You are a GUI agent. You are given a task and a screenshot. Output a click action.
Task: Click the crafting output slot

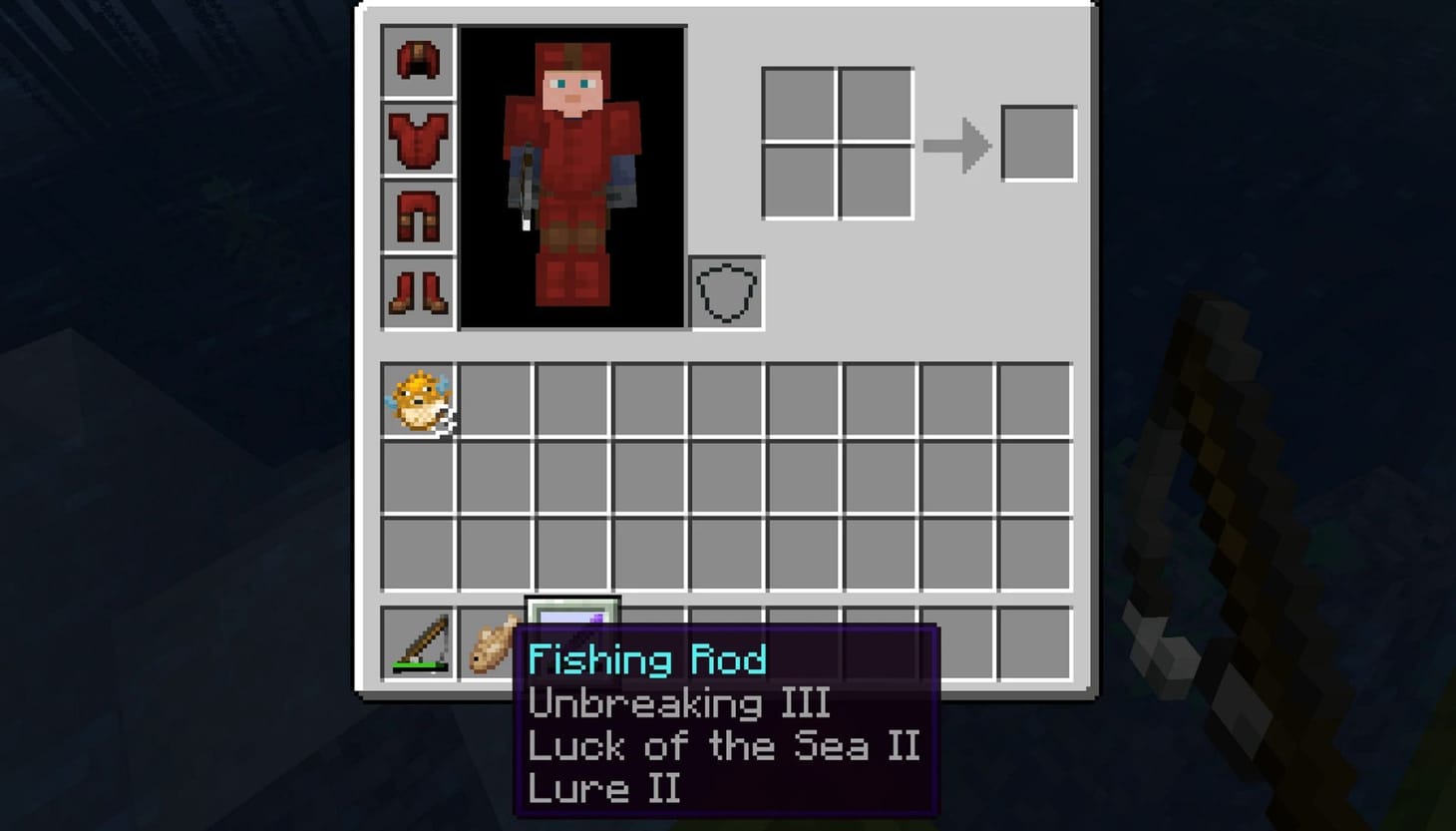click(x=1038, y=143)
